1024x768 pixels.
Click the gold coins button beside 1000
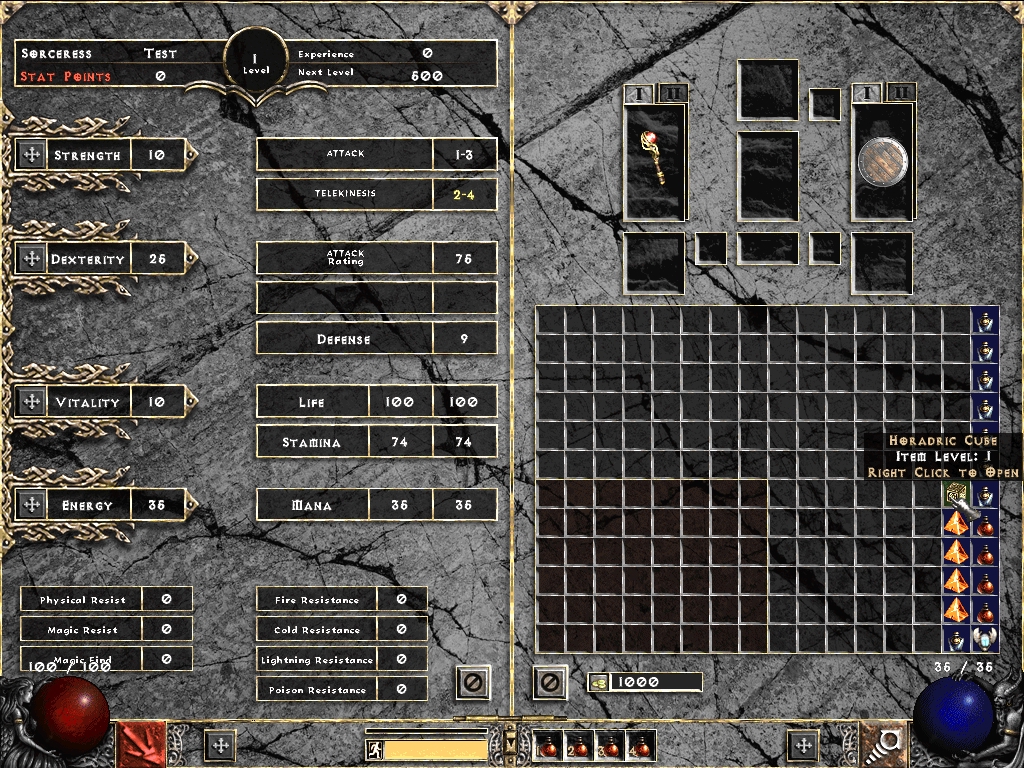pos(598,682)
